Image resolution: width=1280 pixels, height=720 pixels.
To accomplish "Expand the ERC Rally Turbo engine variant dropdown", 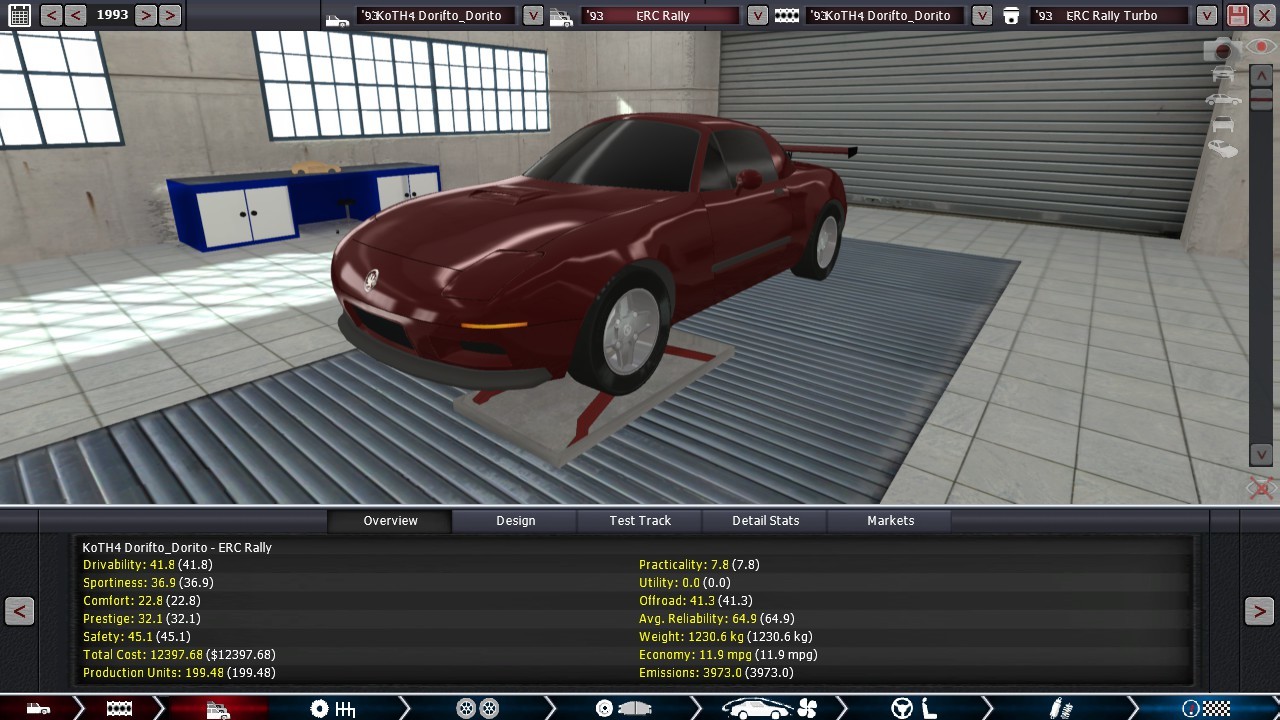I will pos(1207,15).
